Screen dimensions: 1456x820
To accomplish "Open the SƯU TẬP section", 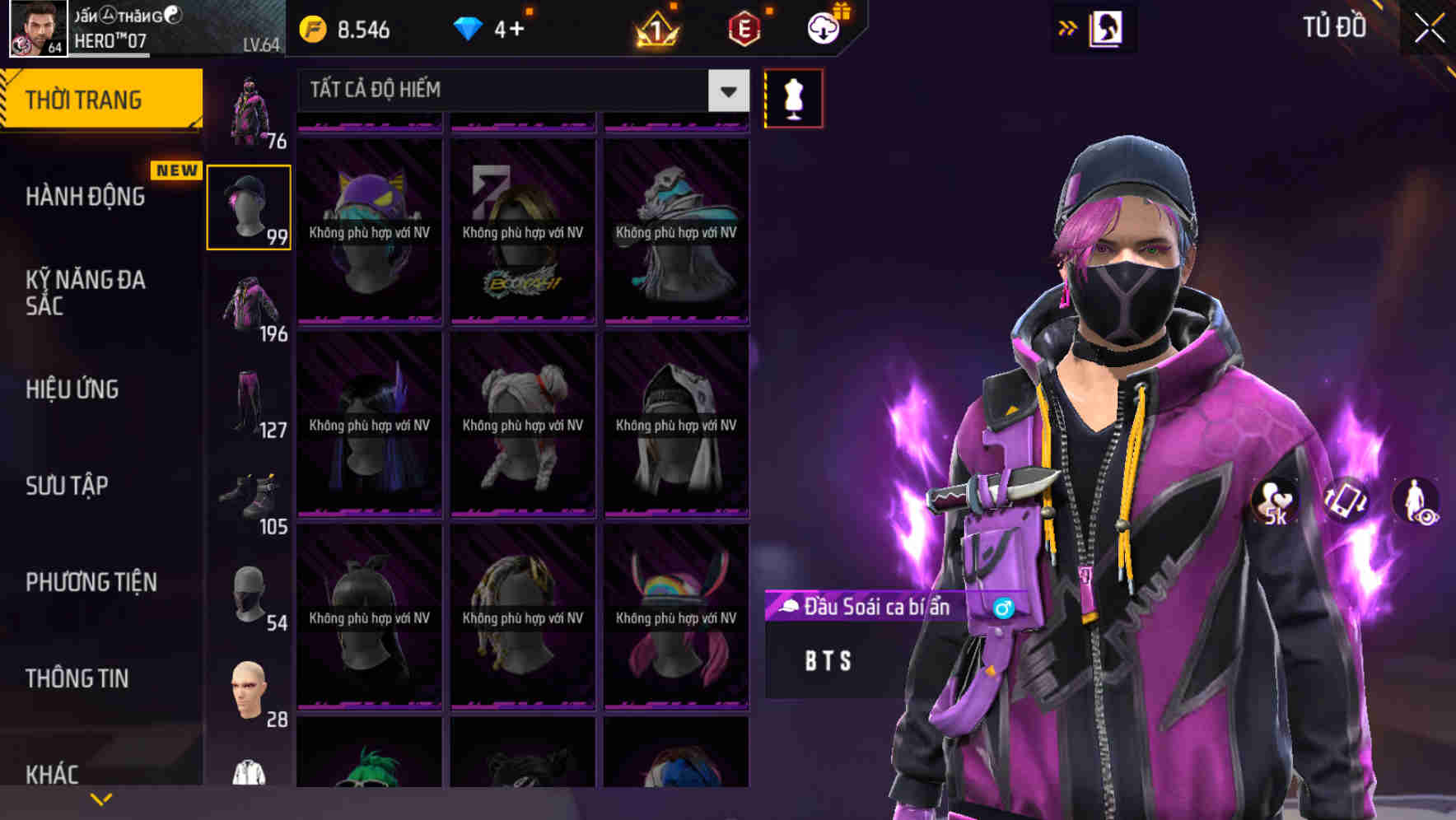I will coord(69,486).
